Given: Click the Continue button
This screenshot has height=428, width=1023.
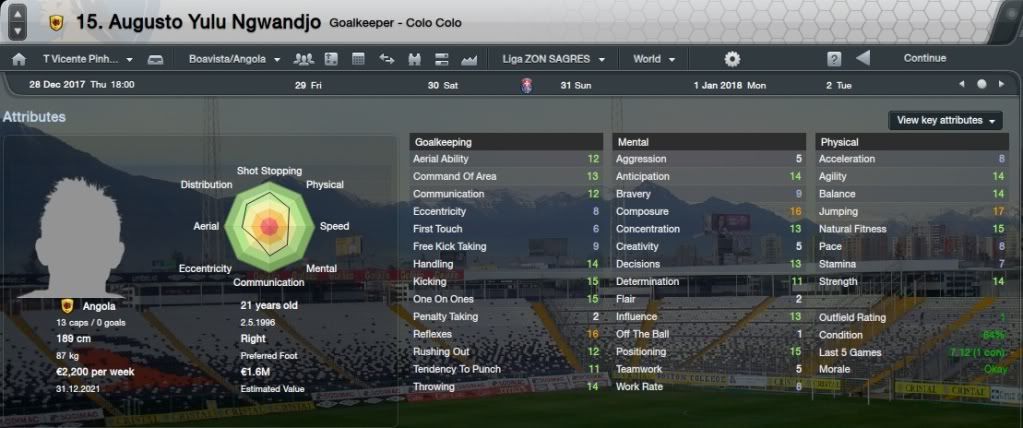Looking at the screenshot, I should (924, 58).
